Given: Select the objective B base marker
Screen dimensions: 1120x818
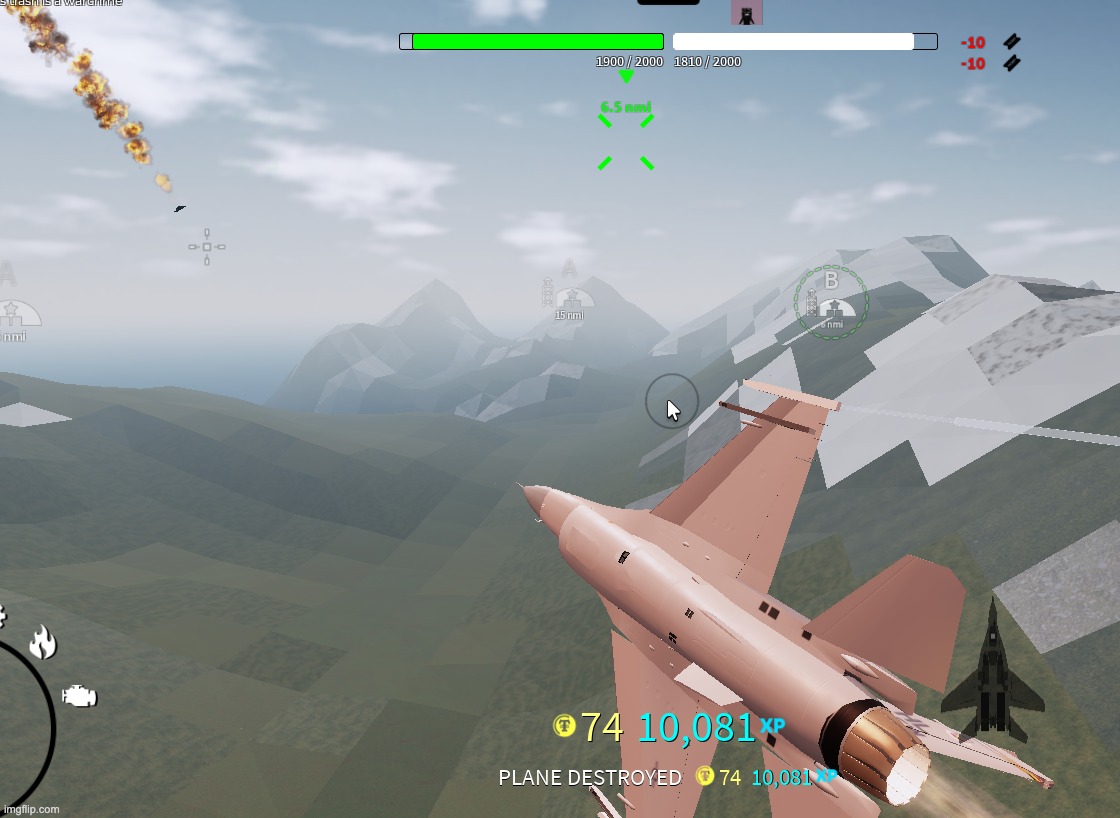Looking at the screenshot, I should [x=831, y=302].
